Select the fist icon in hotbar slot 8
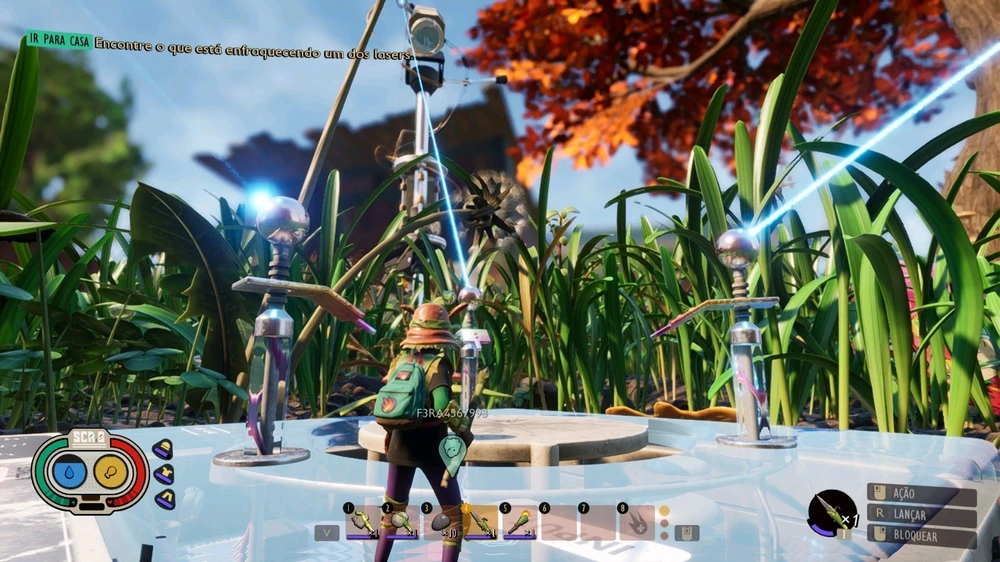Viewport: 1000px width, 562px height. [x=637, y=523]
